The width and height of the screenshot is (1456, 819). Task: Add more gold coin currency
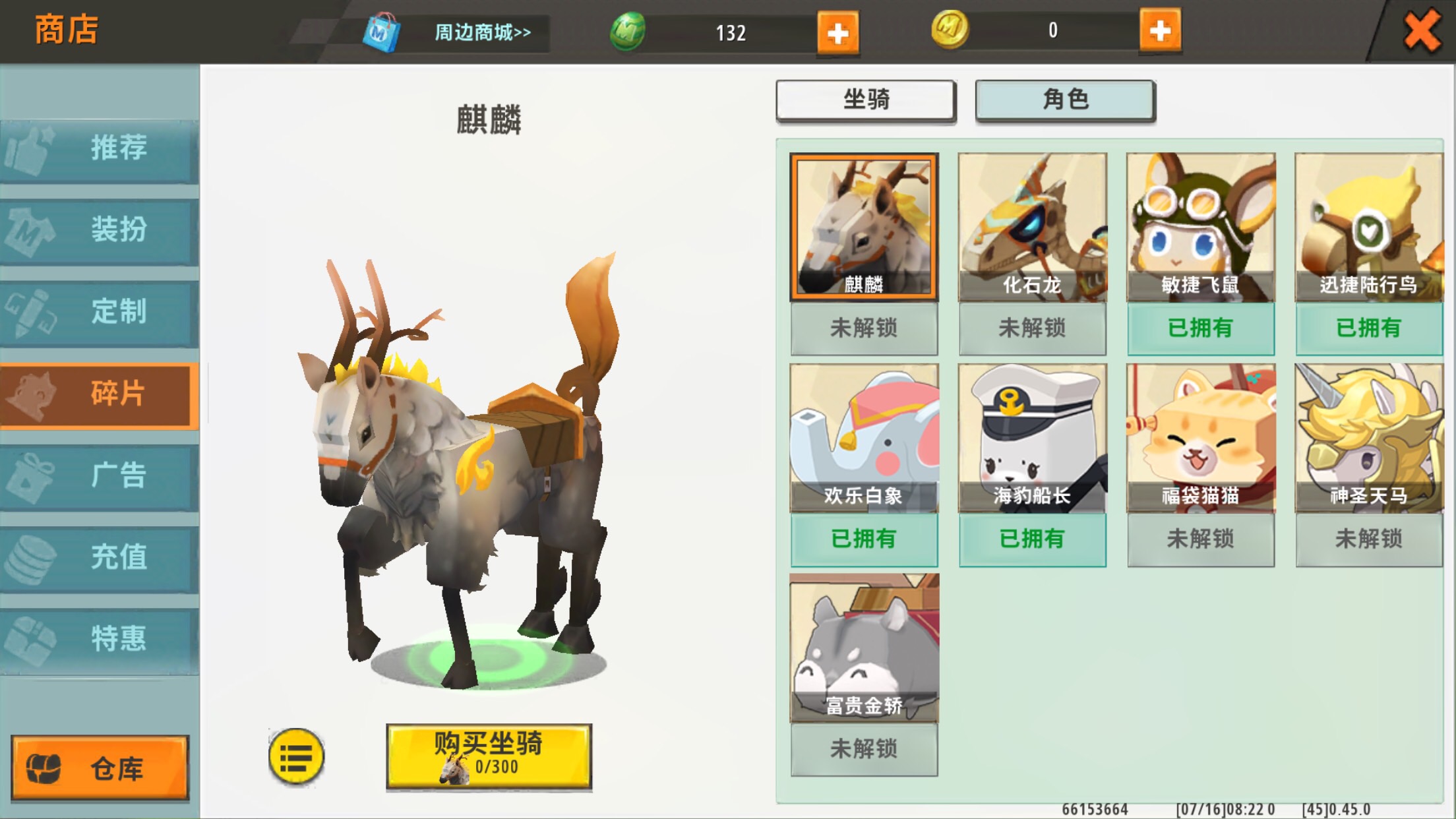coord(1159,30)
